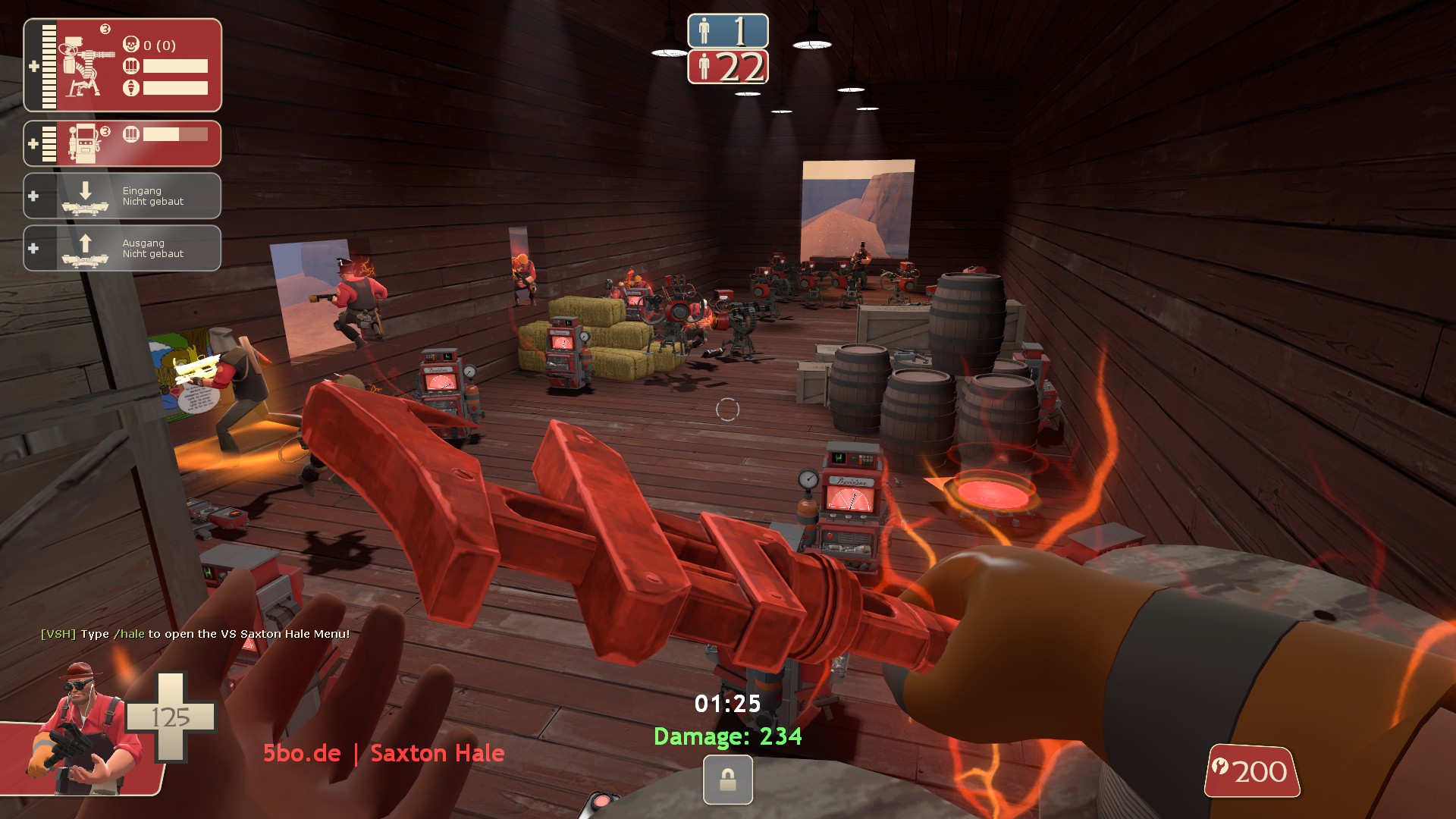Select the dispenser status panel
This screenshot has width=1456, height=819.
(x=122, y=143)
